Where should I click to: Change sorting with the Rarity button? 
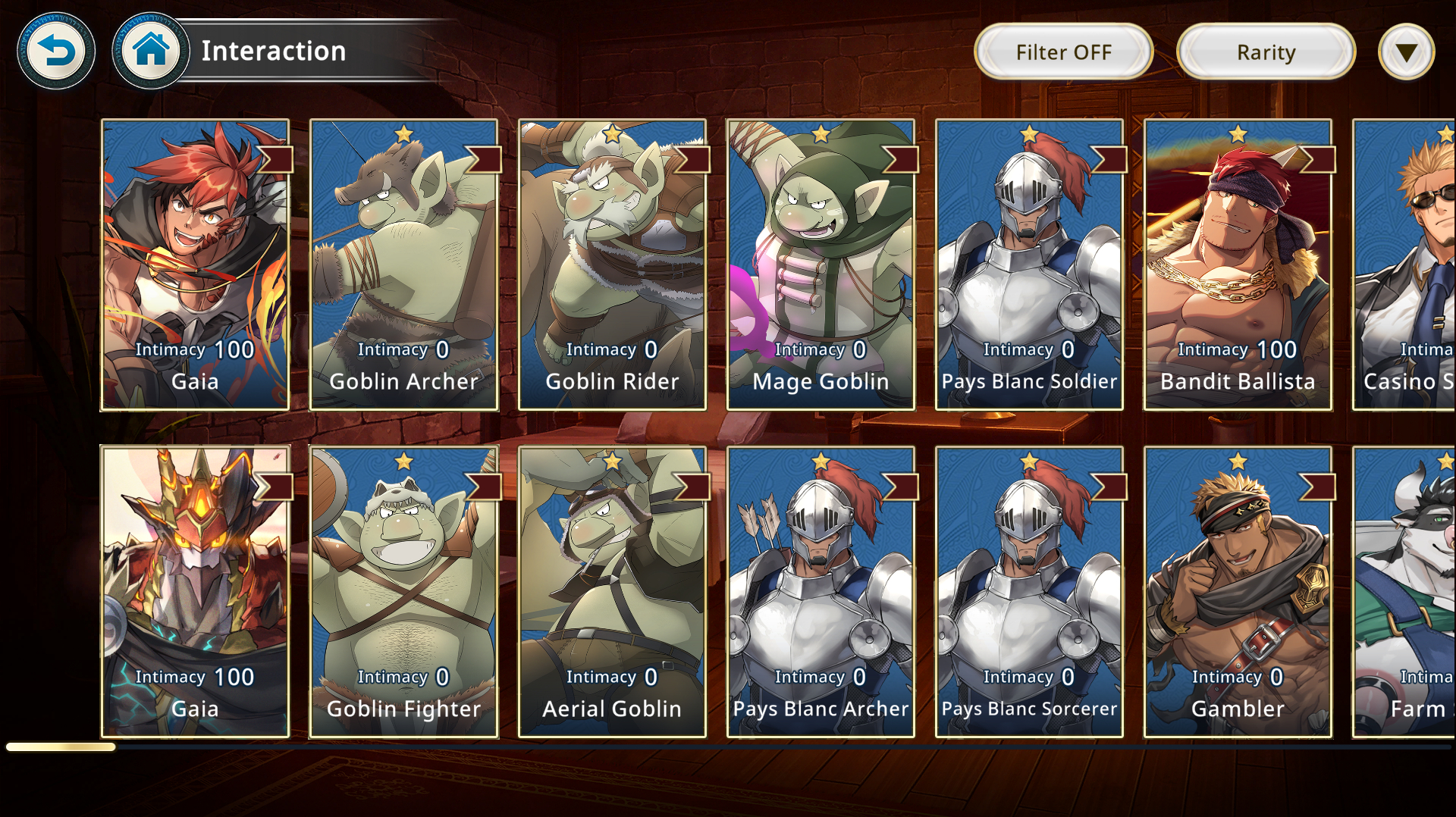[x=1266, y=52]
